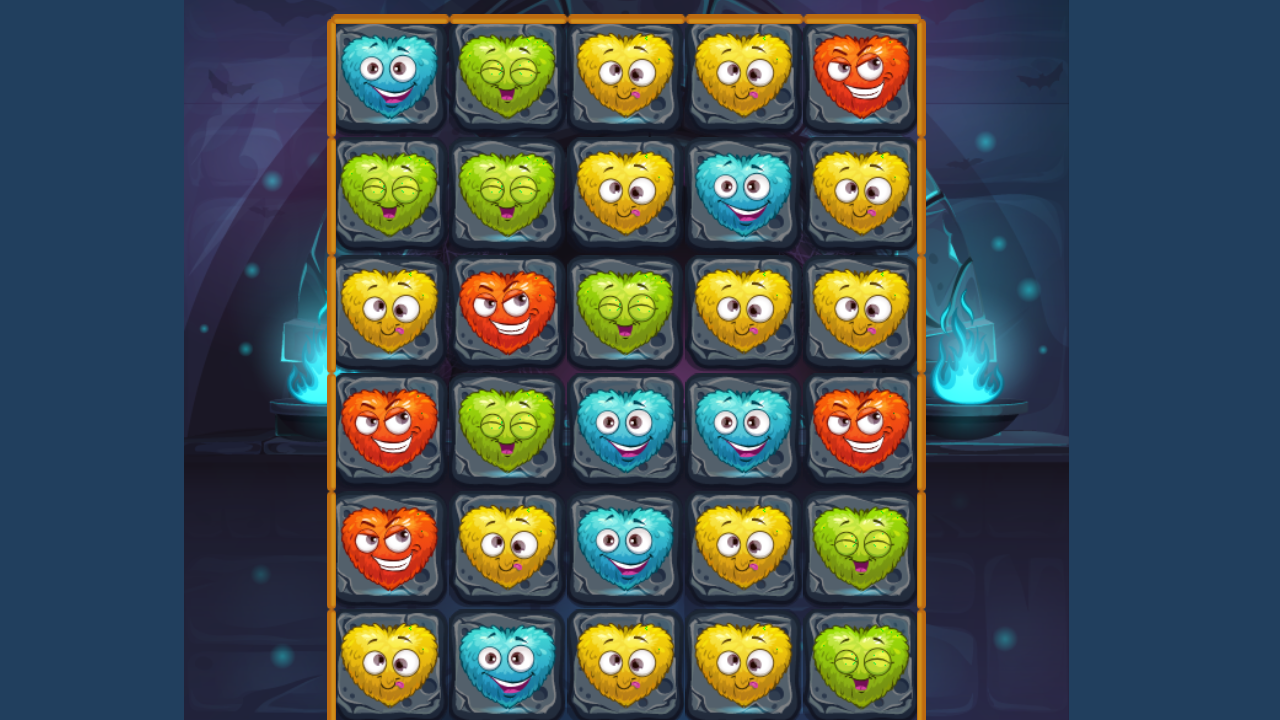Viewport: 1280px width, 720px height.
Task: Click the blue heart centered in row five
Action: pos(623,547)
